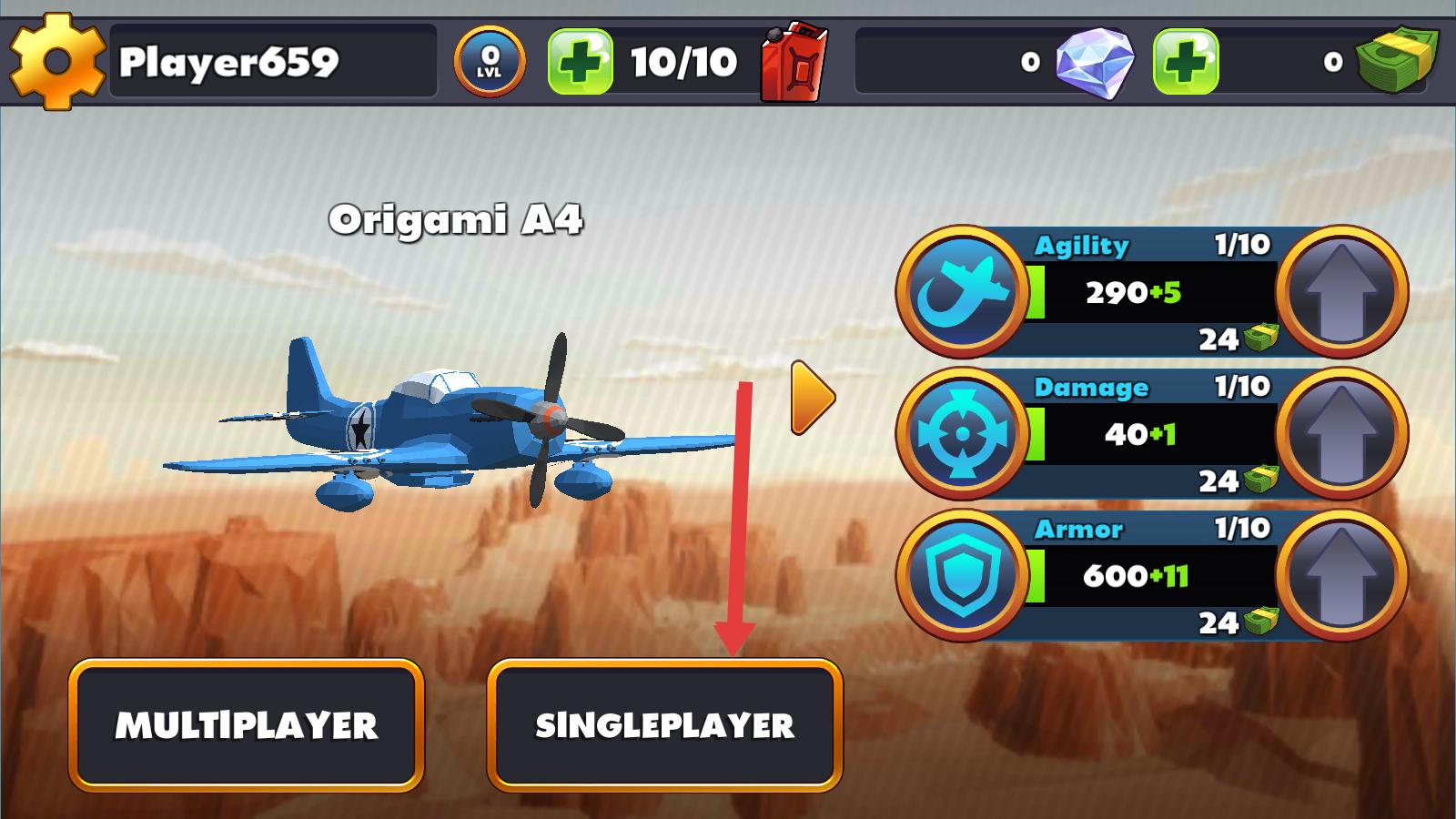
Task: Upgrade the Damage stat
Action: pyautogui.click(x=1341, y=433)
